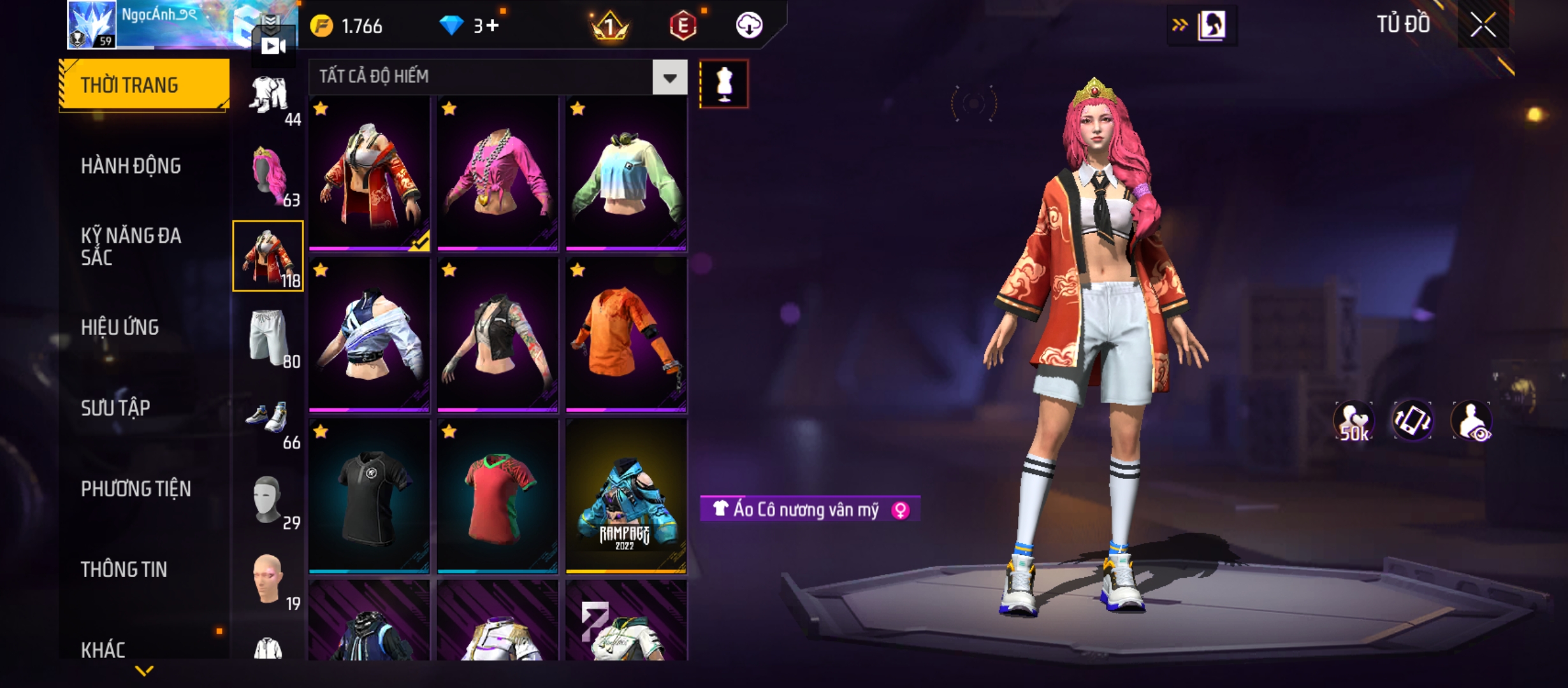Open the Phương Tiện tab
This screenshot has width=1568, height=688.
click(x=136, y=489)
